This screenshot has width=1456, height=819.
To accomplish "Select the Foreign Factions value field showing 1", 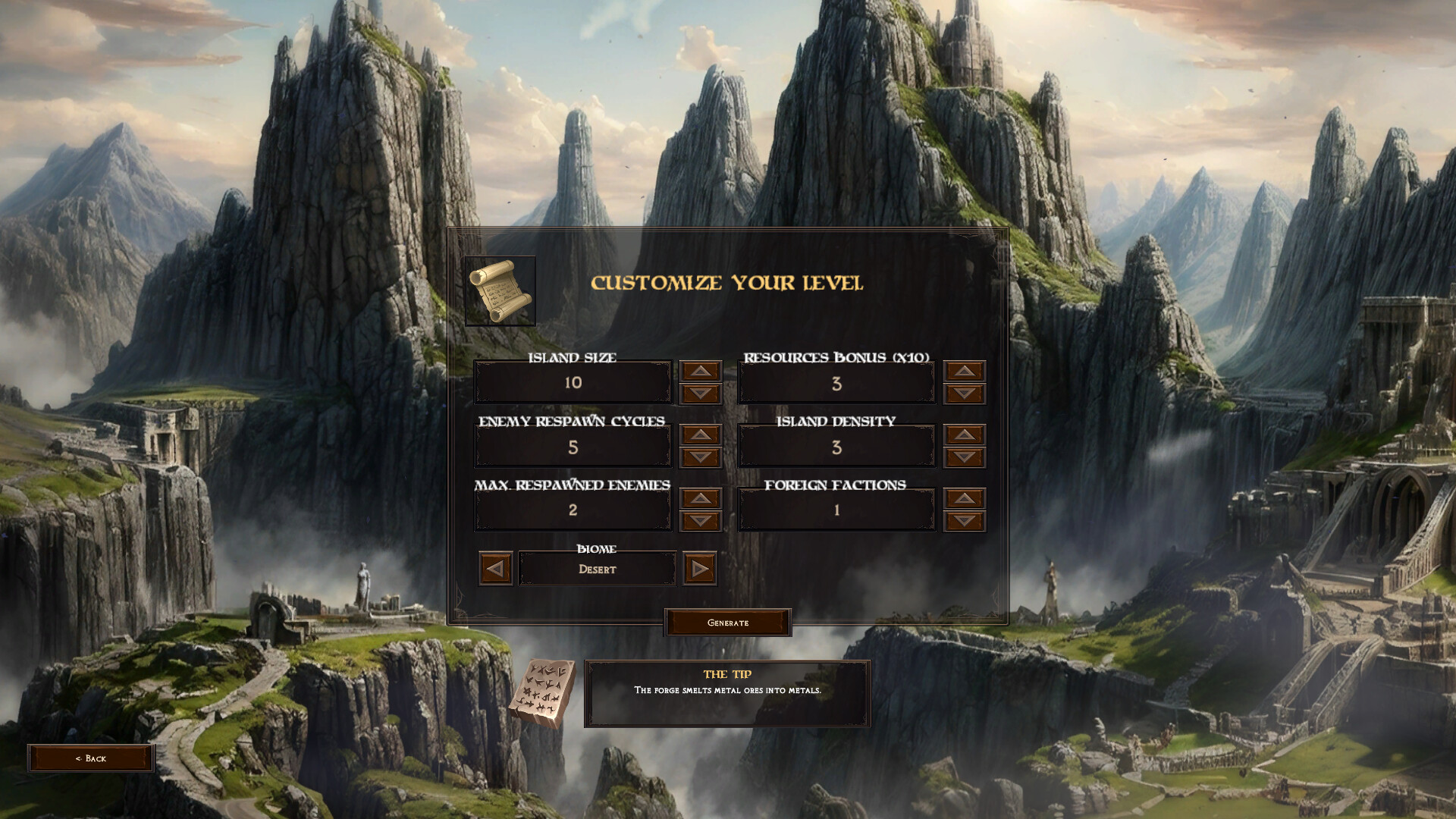I will 836,510.
